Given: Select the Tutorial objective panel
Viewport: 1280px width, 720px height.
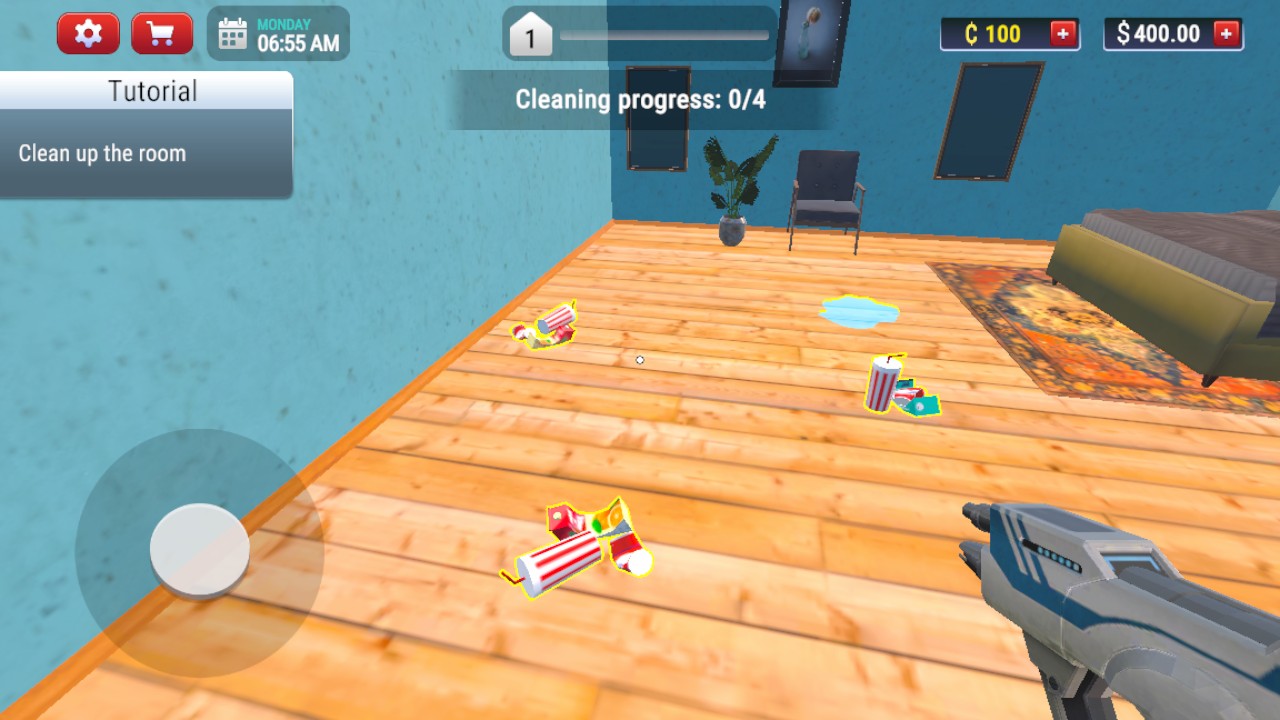Looking at the screenshot, I should [146, 135].
